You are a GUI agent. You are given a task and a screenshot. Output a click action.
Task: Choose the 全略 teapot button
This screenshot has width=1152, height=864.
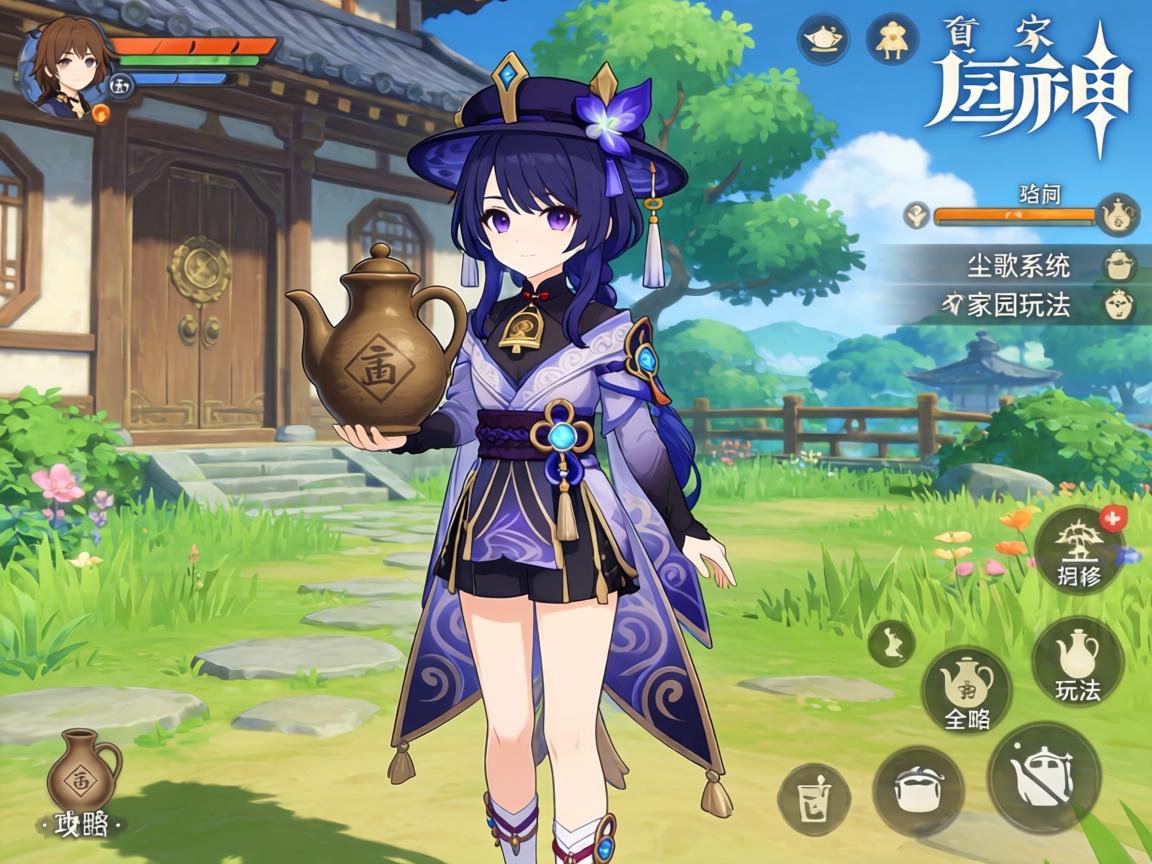click(966, 690)
